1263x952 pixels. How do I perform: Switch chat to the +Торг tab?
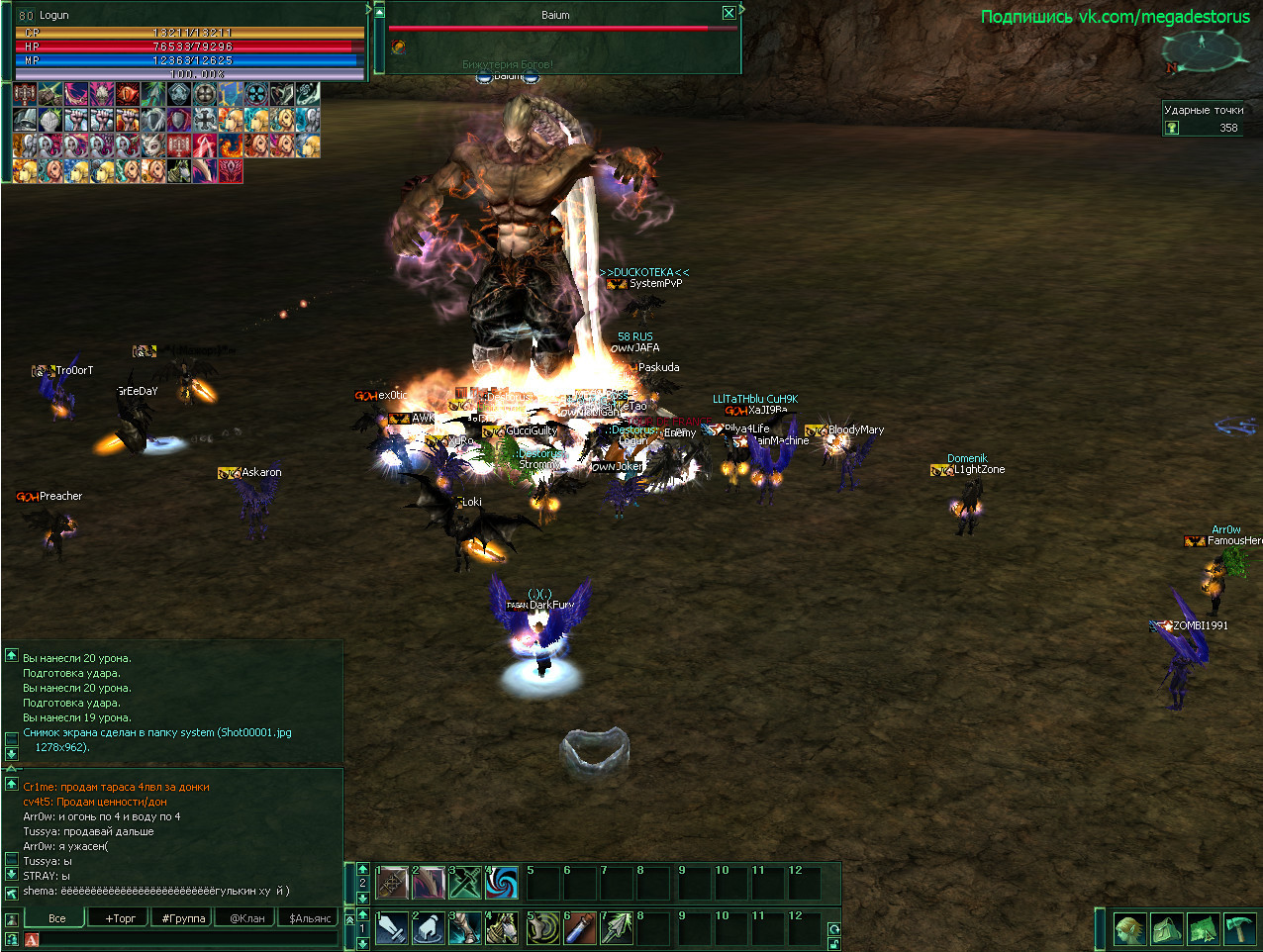pyautogui.click(x=121, y=918)
